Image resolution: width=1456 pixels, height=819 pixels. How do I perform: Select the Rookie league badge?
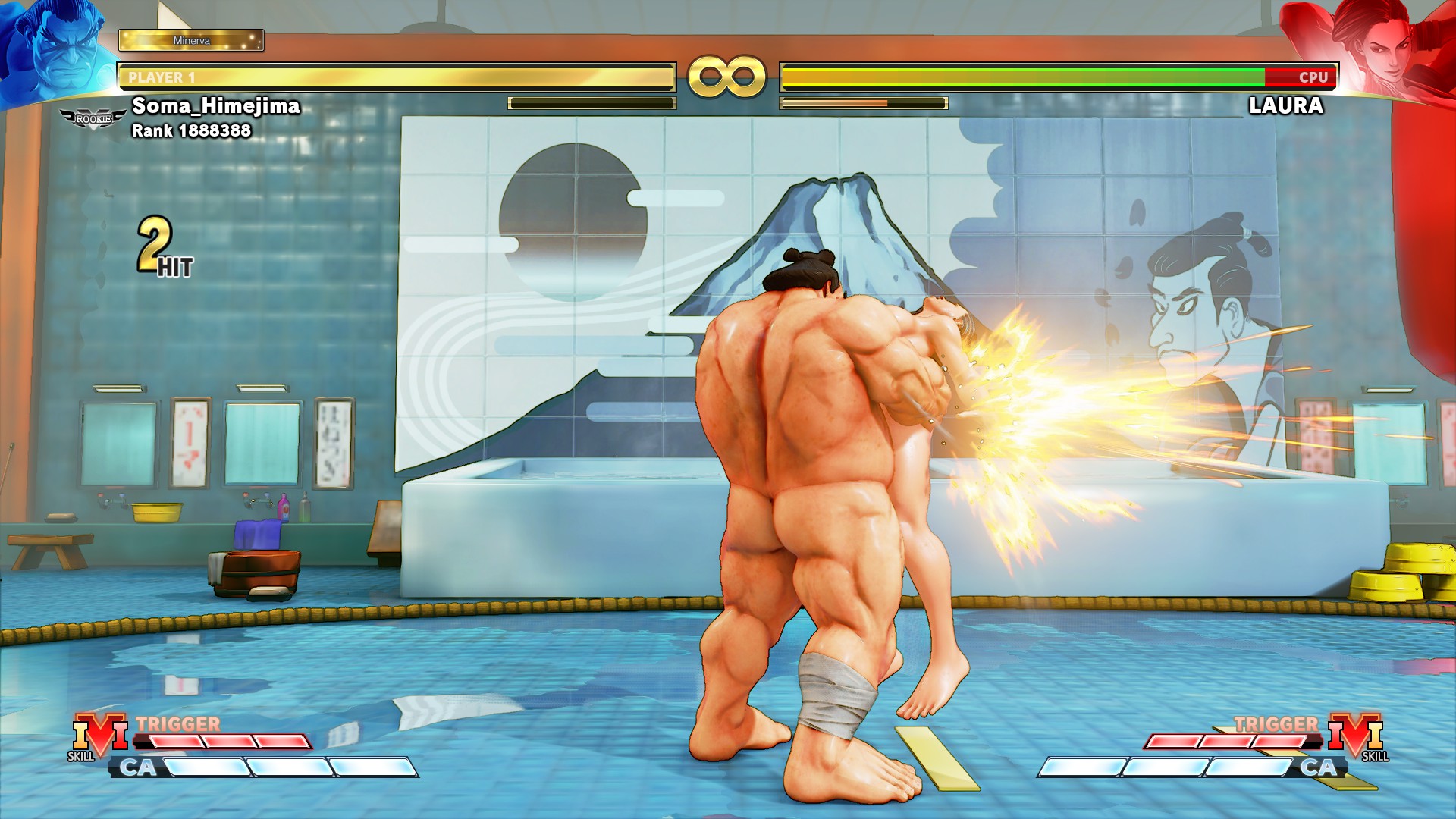click(93, 119)
